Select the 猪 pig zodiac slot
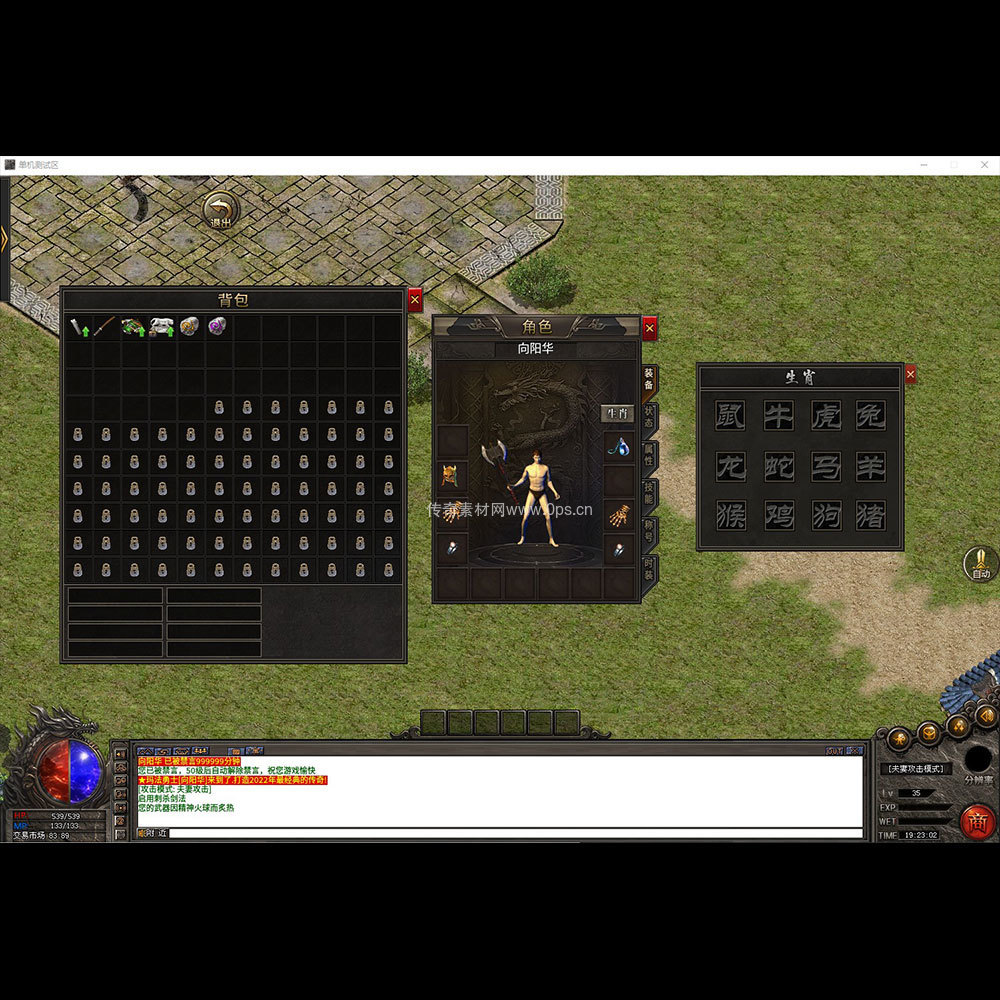Screen dimensions: 1000x1000 pos(871,515)
